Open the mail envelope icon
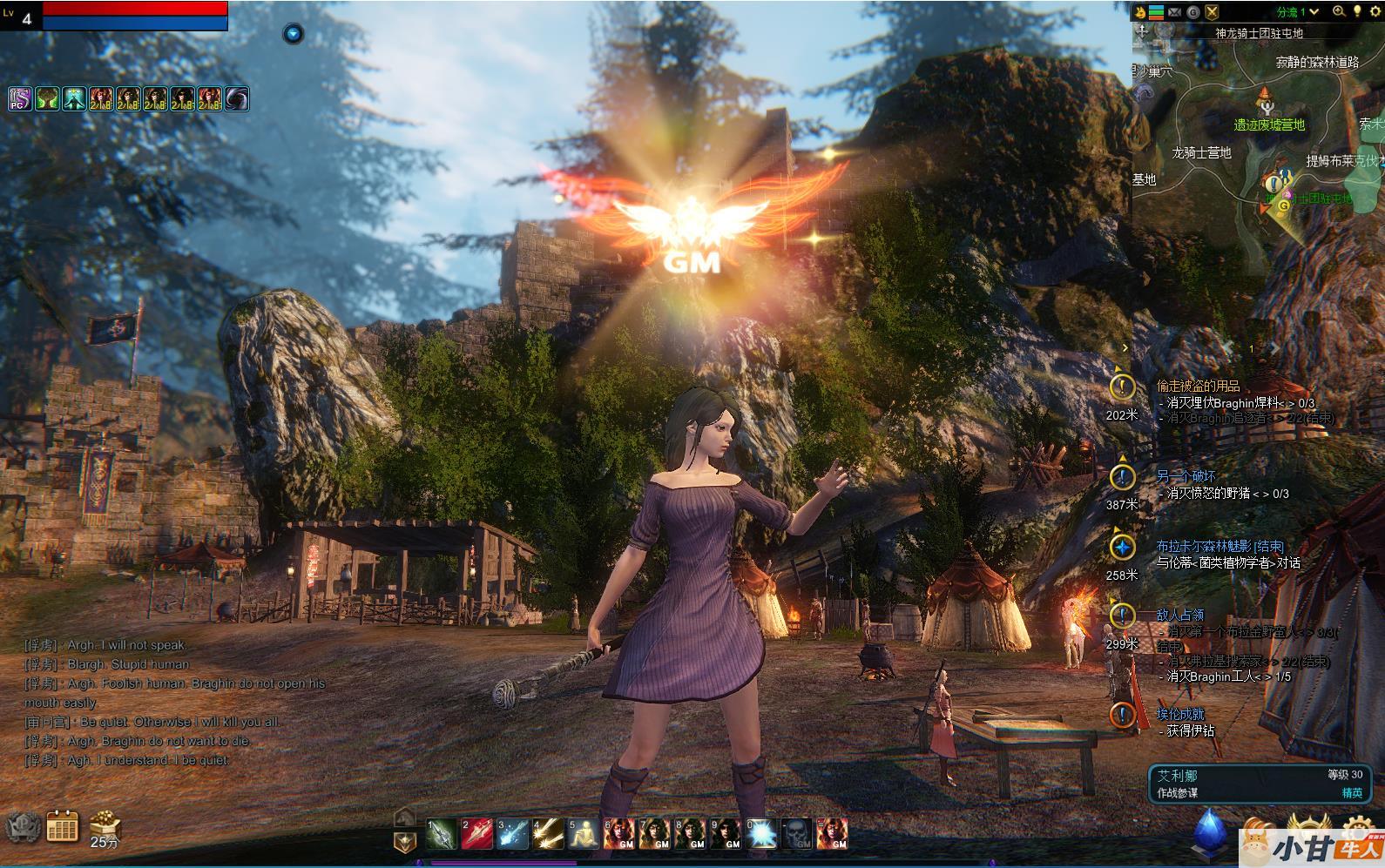The width and height of the screenshot is (1385, 868). pyautogui.click(x=1175, y=12)
